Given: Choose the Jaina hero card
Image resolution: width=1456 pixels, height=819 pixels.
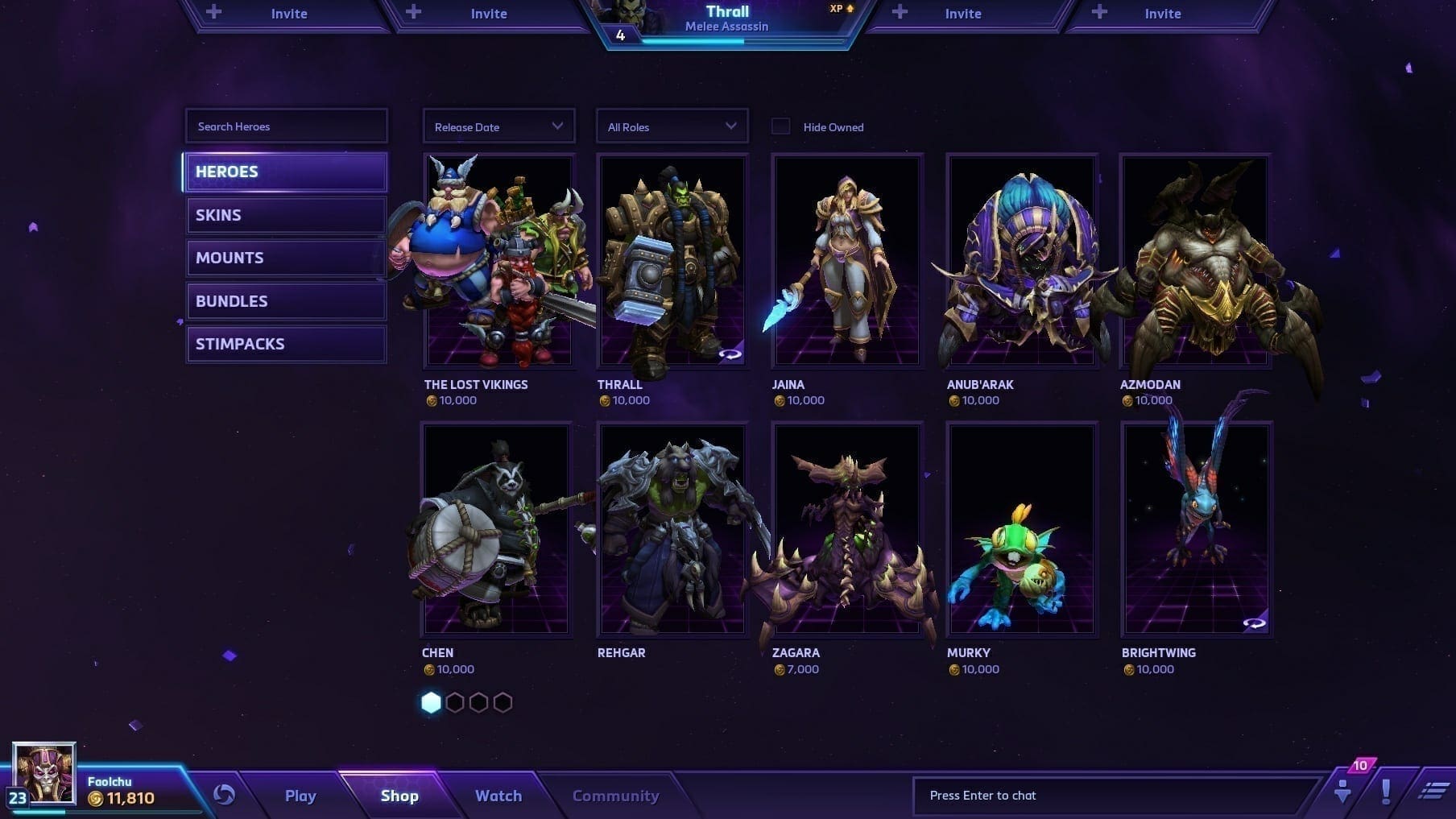Looking at the screenshot, I should tap(846, 262).
